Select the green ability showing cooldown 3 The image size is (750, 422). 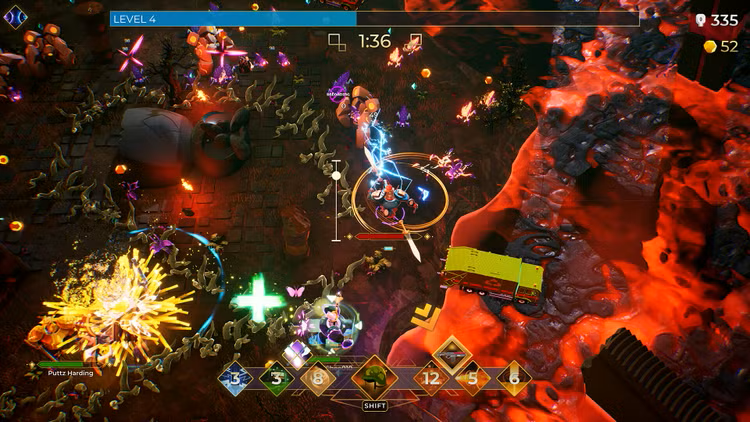276,378
